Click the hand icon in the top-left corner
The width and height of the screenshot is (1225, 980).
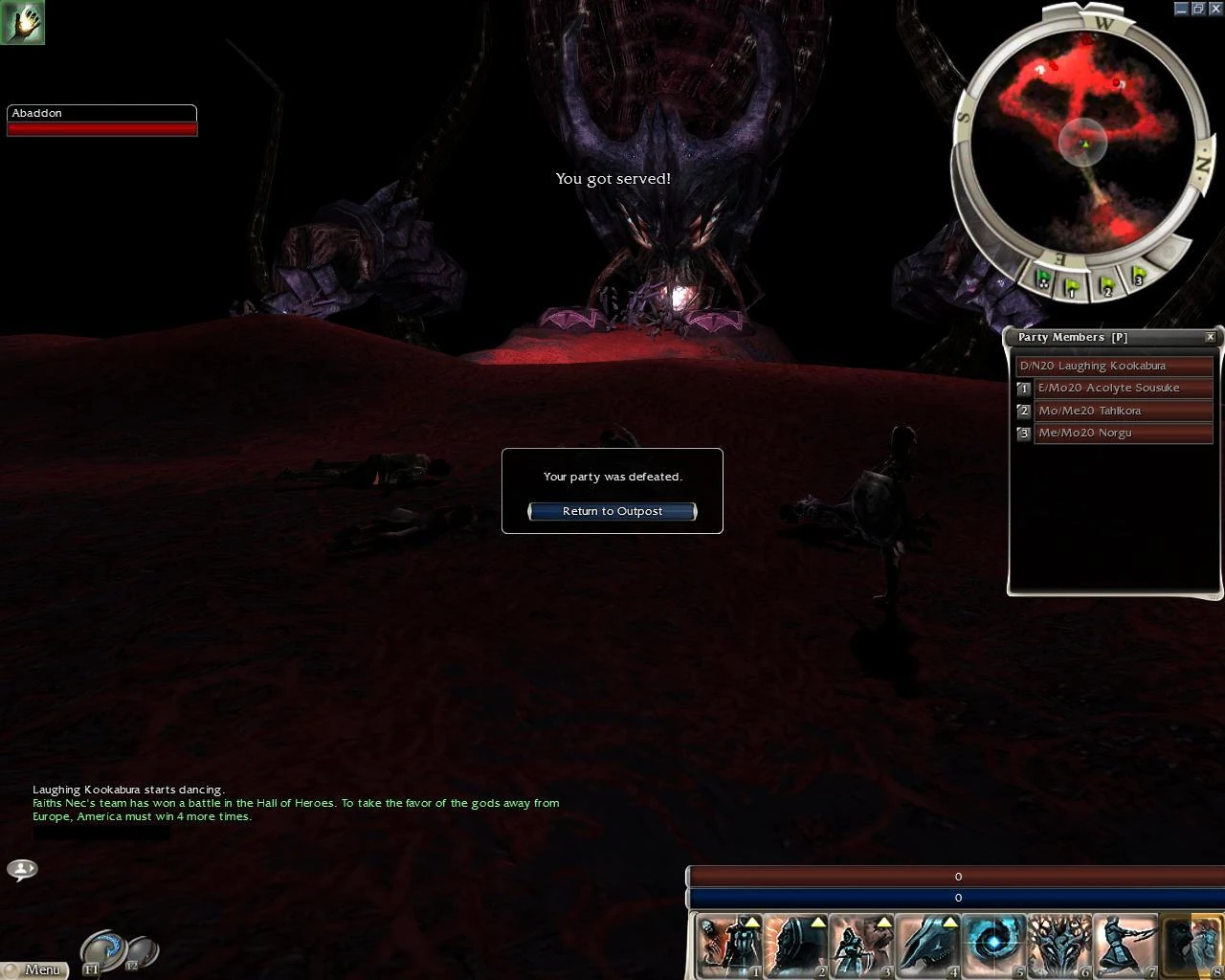[x=23, y=23]
